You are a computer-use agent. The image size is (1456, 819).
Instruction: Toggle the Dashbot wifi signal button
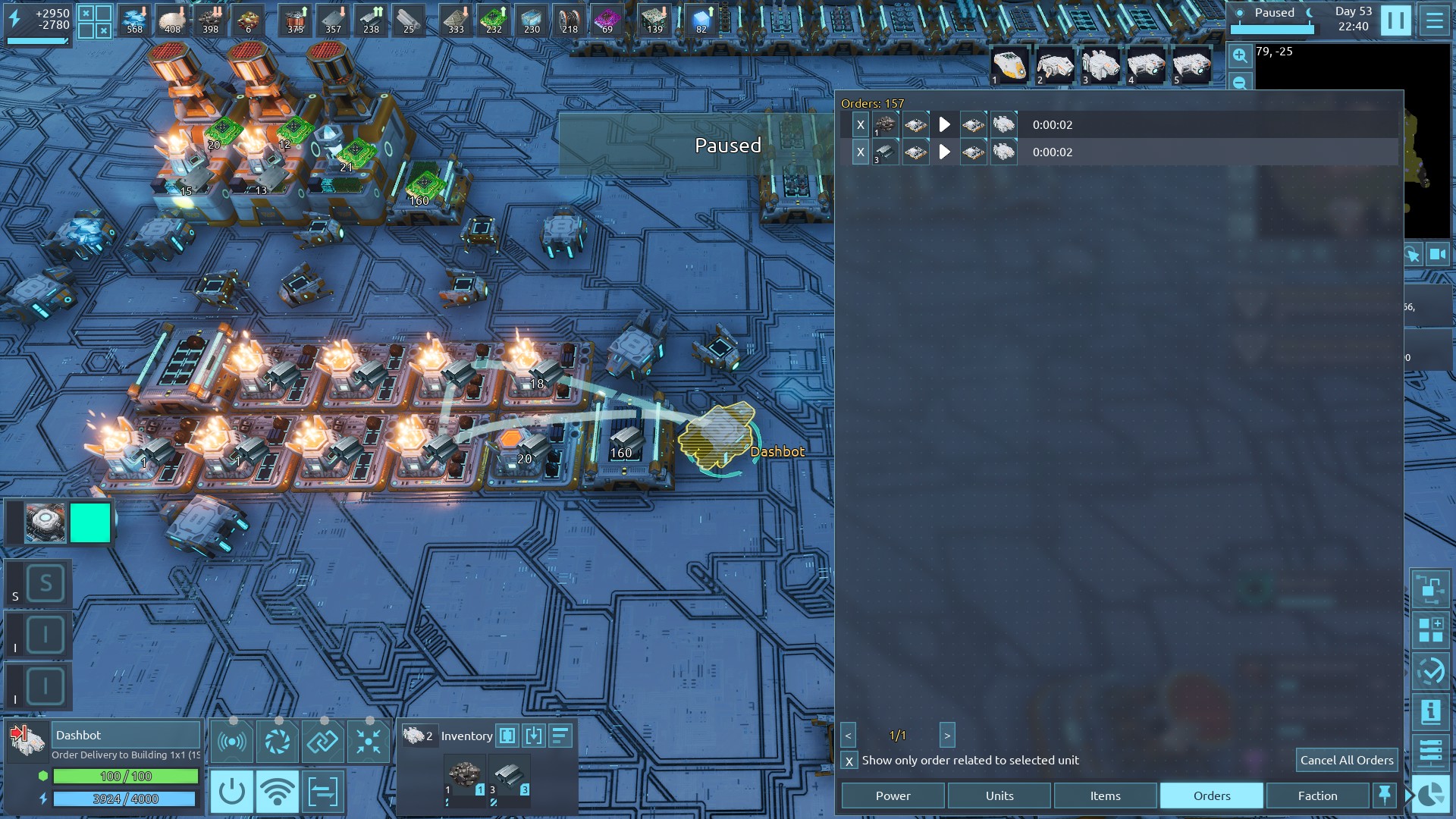[277, 792]
